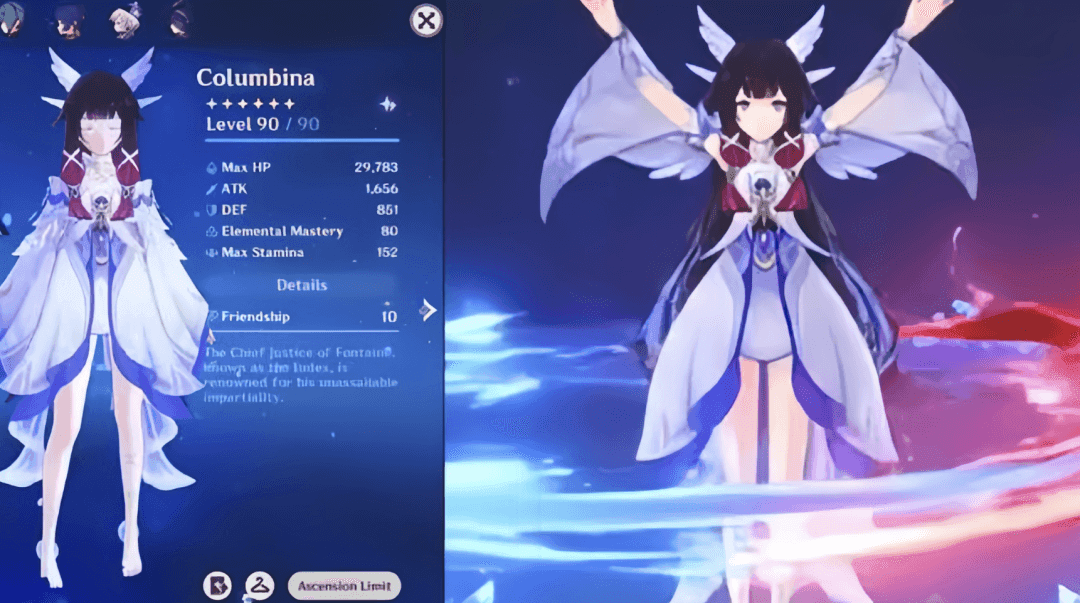Click the arrow beside the Friendship row
Image resolution: width=1080 pixels, height=603 pixels.
tap(429, 310)
